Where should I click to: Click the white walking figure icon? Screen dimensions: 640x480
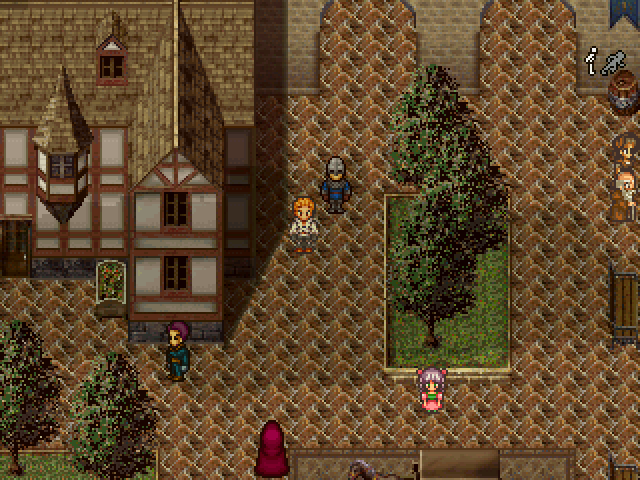(594, 61)
